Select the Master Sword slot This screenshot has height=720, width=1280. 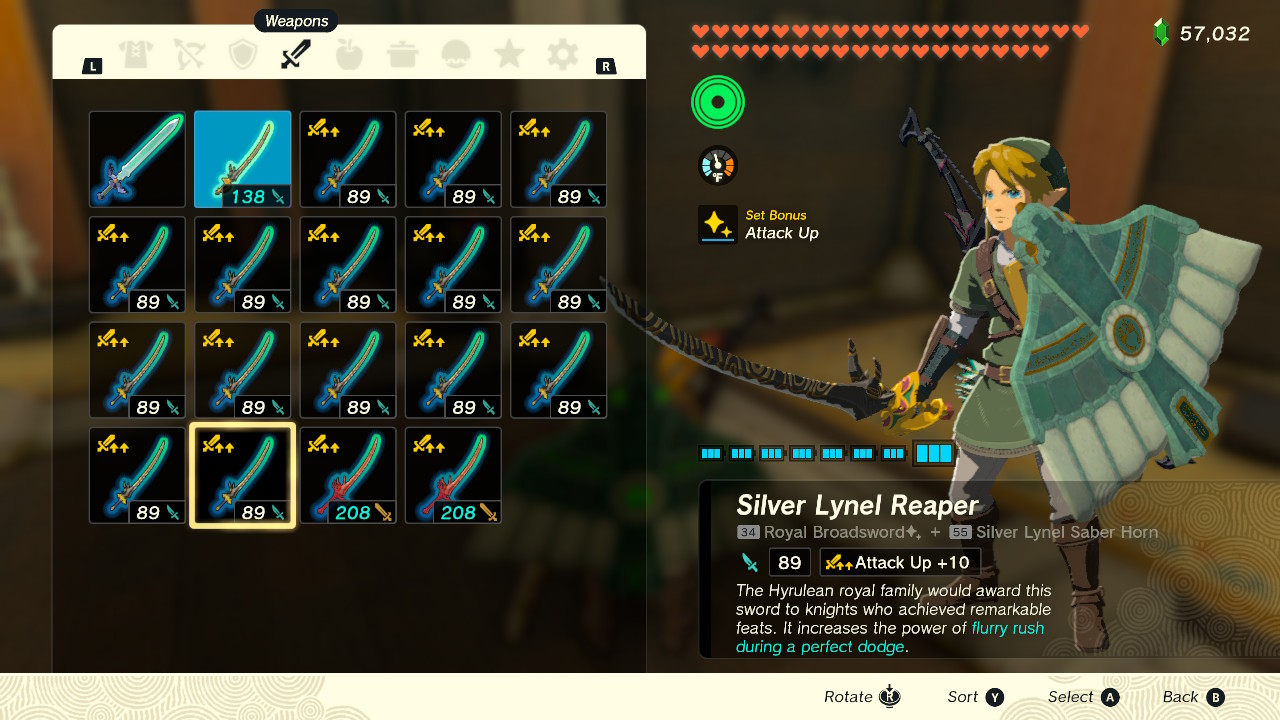click(137, 159)
